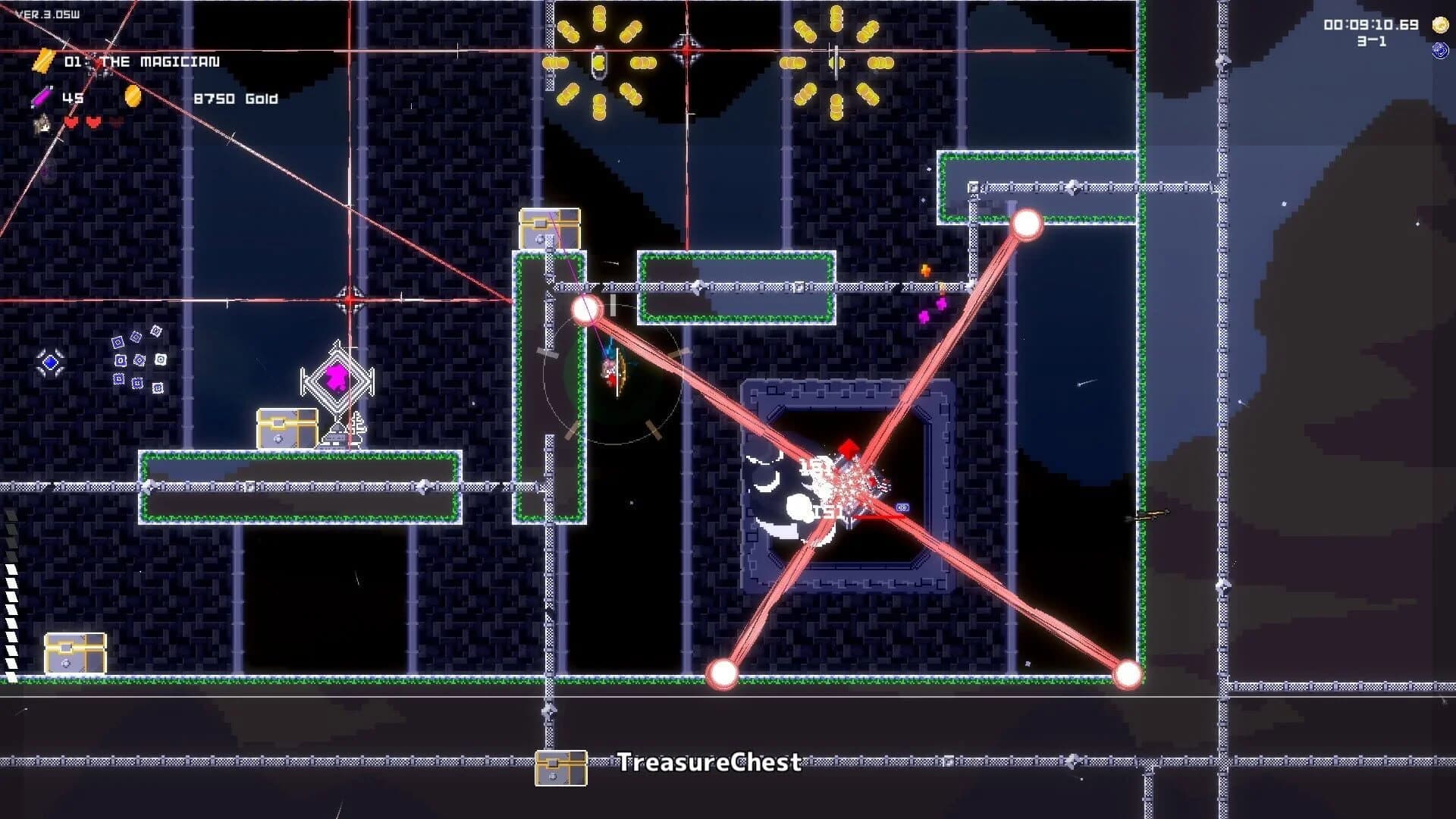The height and width of the screenshot is (819, 1456).
Task: Open the chest atop the tall vertical platform
Action: pyautogui.click(x=549, y=229)
